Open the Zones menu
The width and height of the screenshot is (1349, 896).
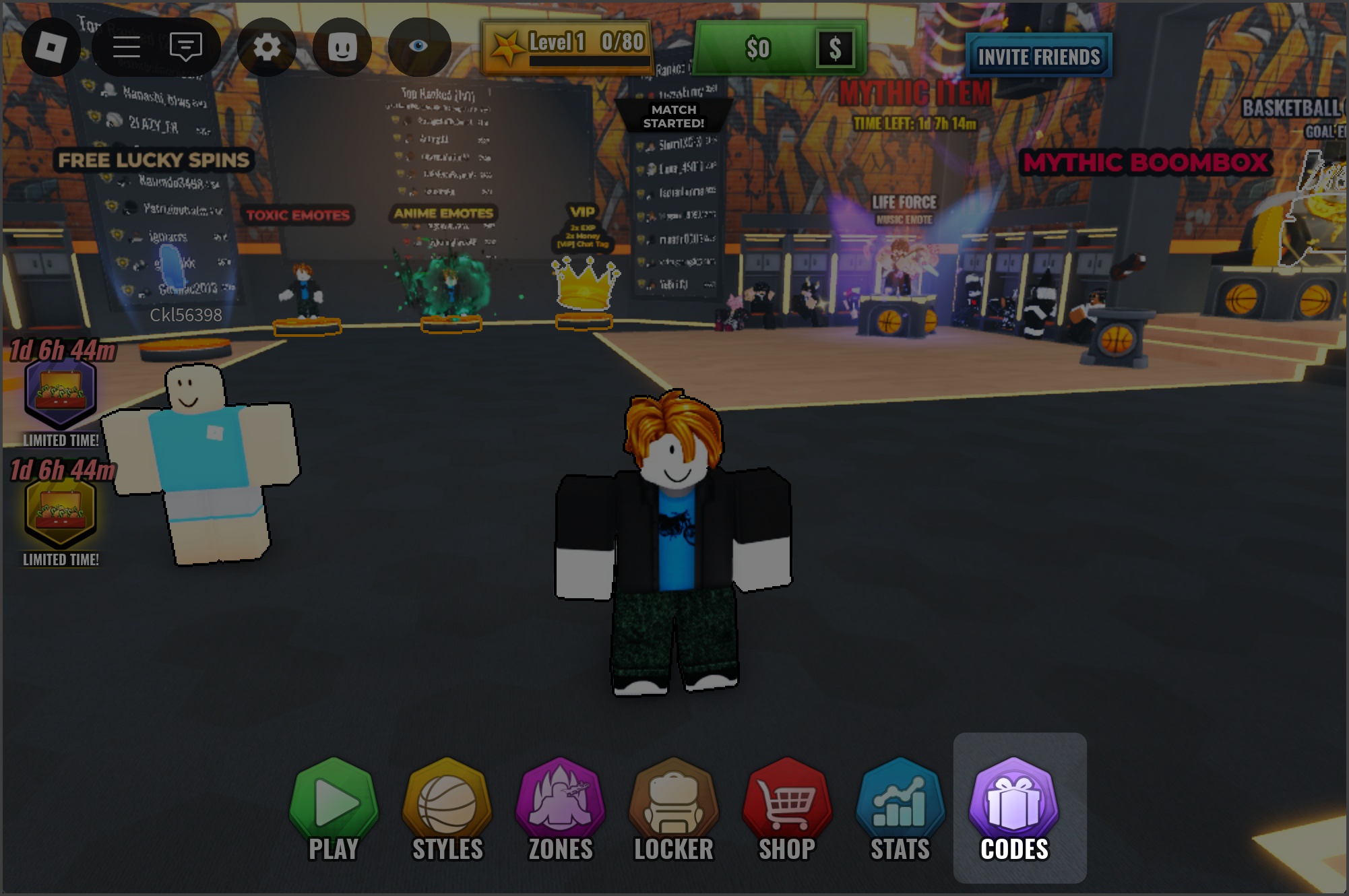pyautogui.click(x=560, y=809)
